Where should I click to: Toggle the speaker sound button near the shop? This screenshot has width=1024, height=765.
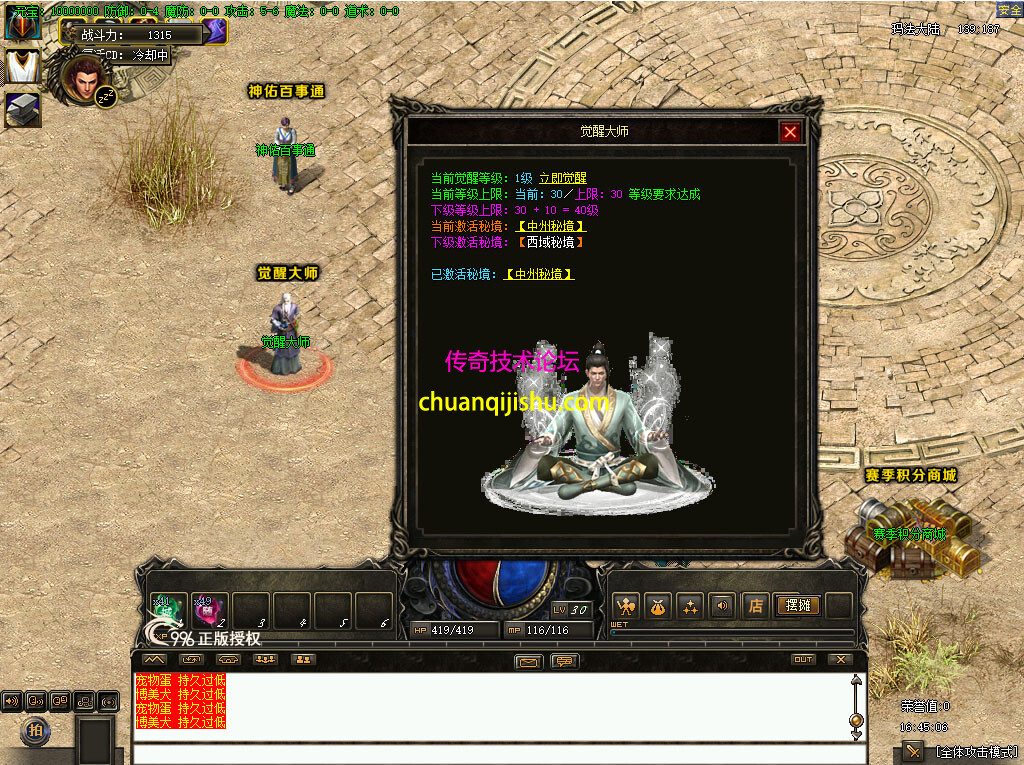(x=720, y=606)
